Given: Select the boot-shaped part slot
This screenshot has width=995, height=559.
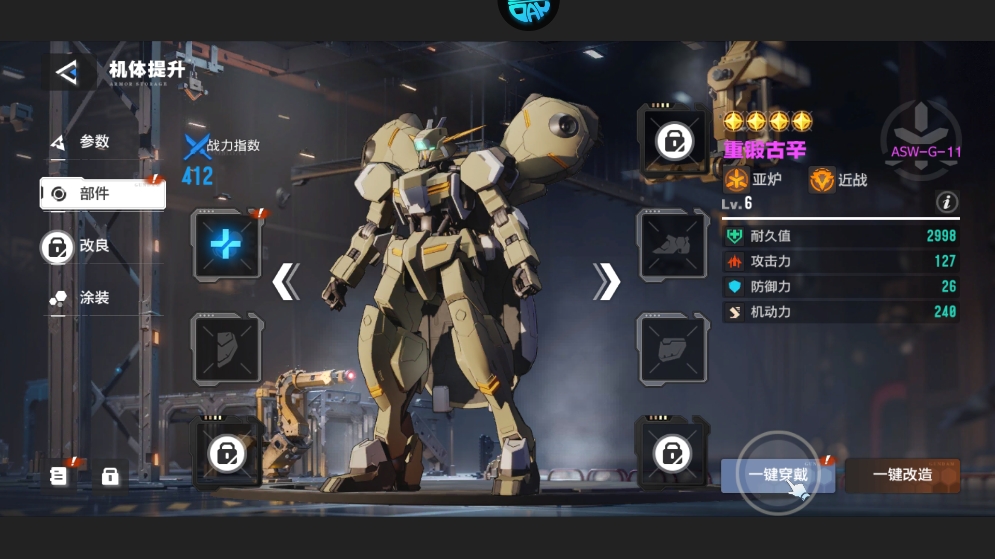Looking at the screenshot, I should (x=672, y=244).
